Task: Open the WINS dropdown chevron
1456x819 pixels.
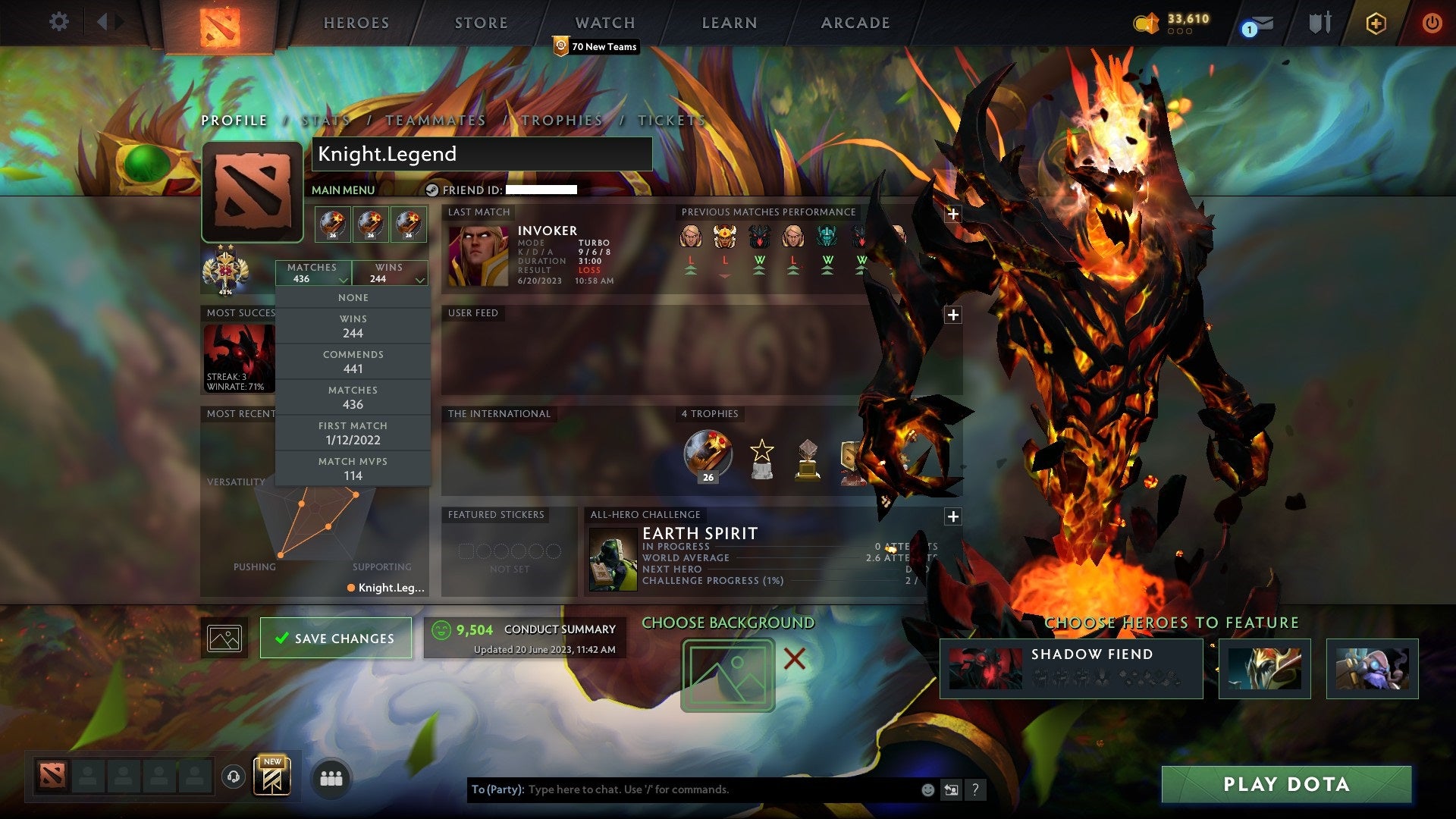Action: [418, 278]
